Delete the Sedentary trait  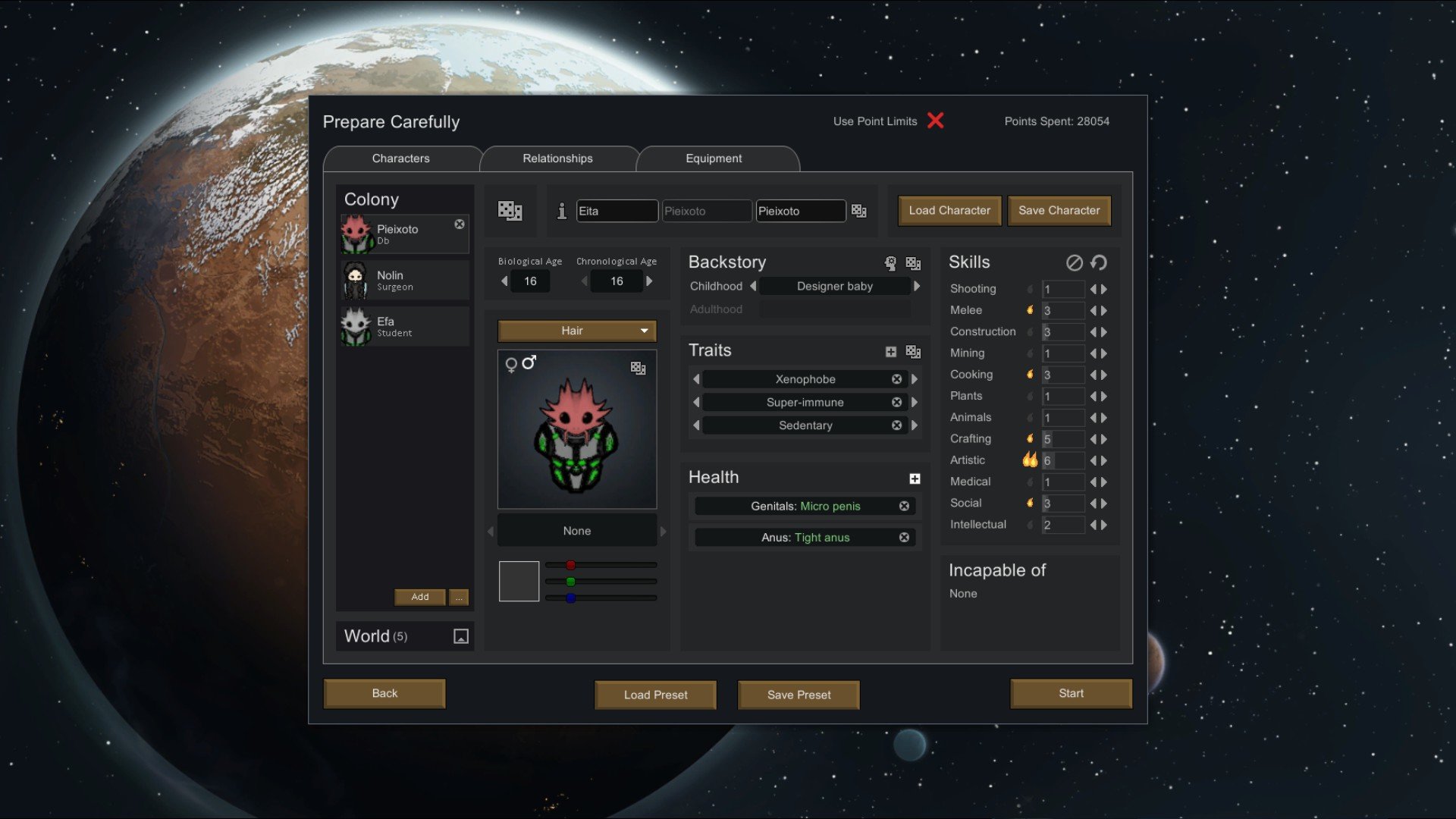pyautogui.click(x=897, y=425)
